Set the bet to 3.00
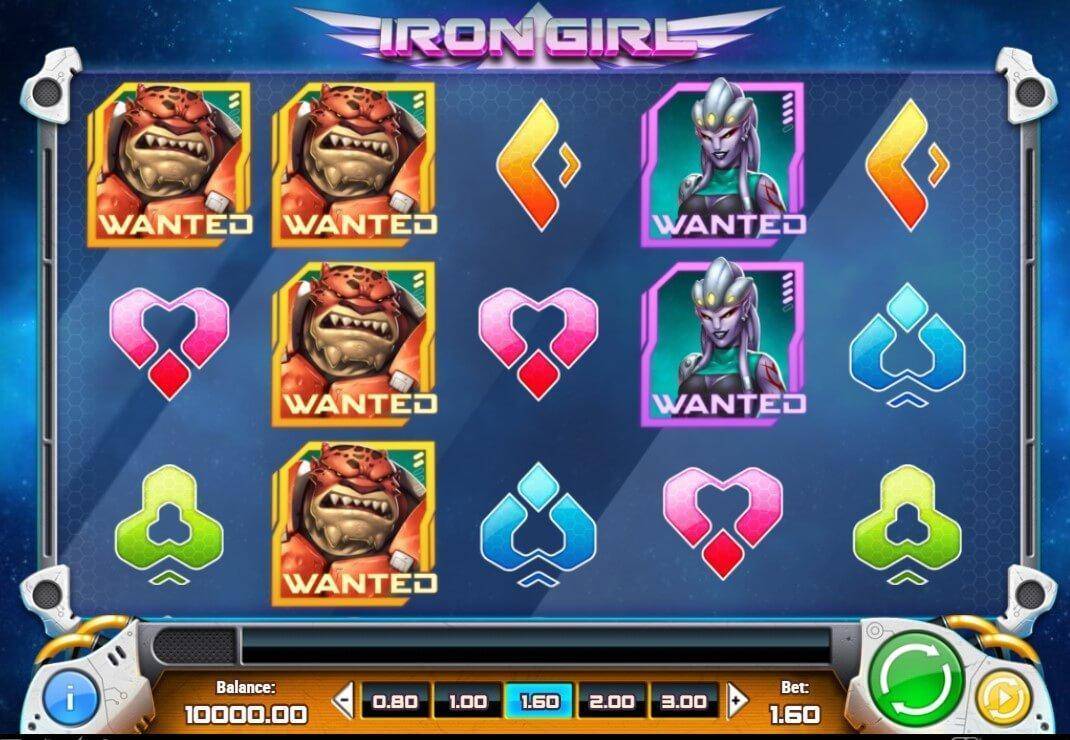This screenshot has width=1070, height=740. (x=685, y=701)
